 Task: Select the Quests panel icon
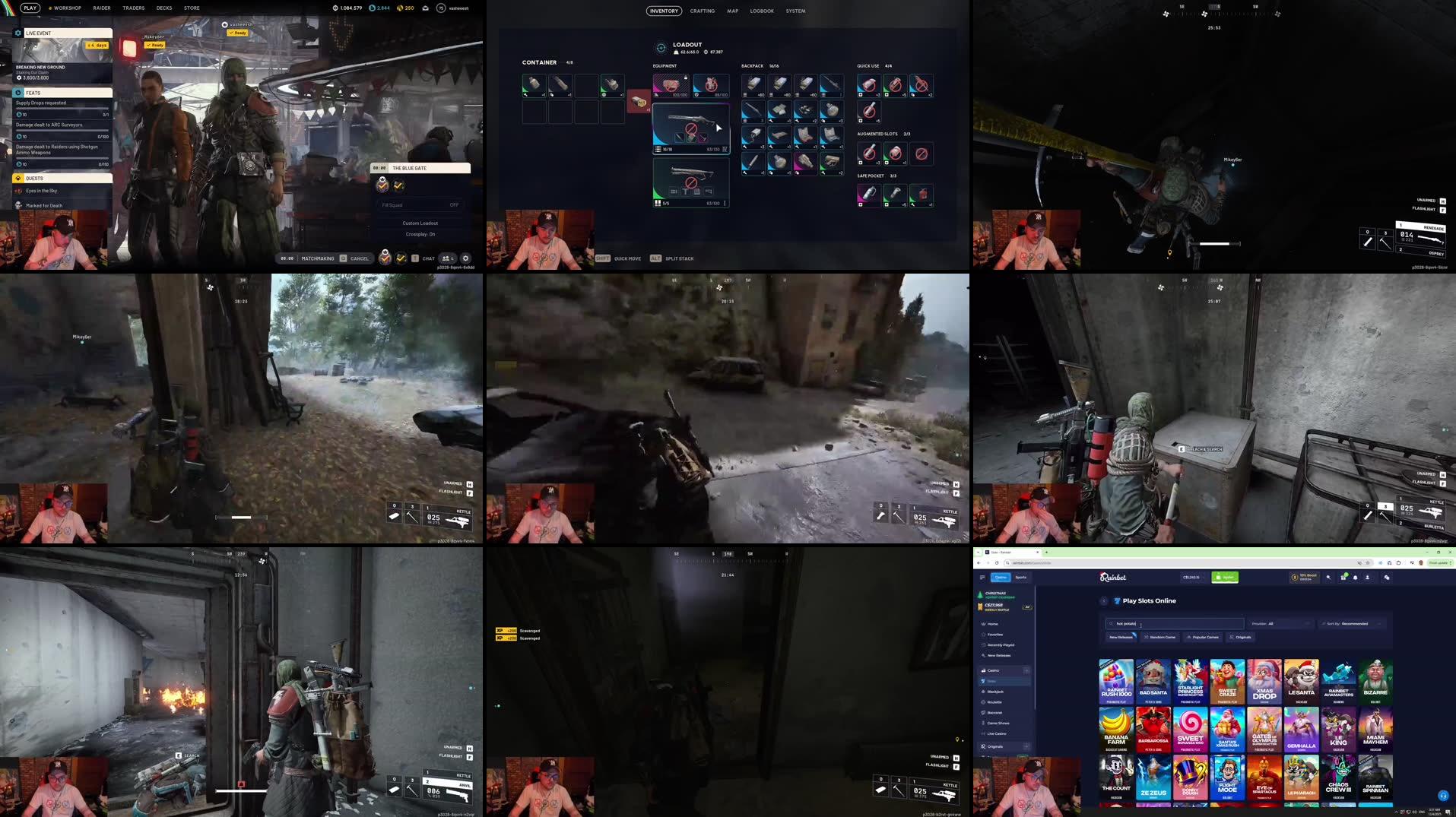click(17, 178)
